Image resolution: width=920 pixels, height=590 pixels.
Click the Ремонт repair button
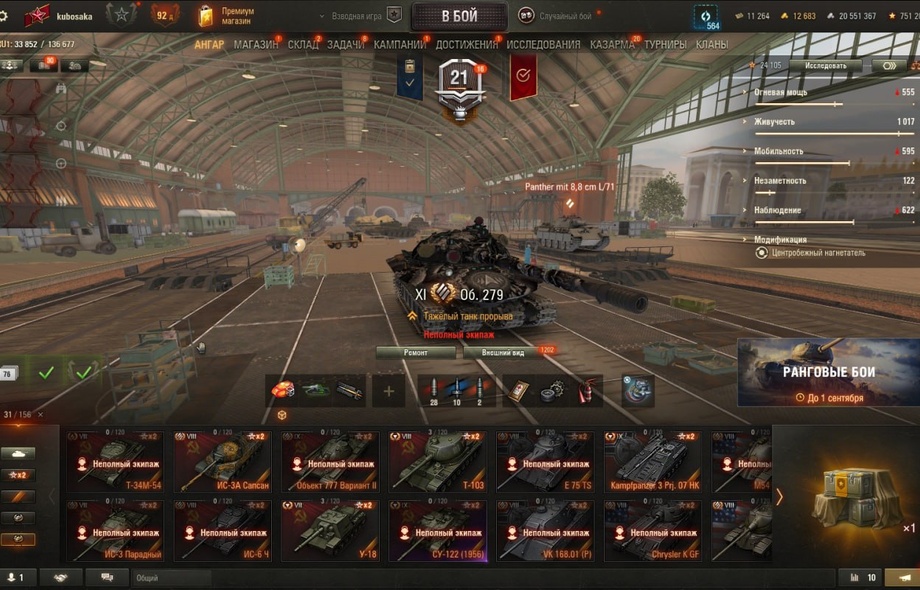[x=416, y=352]
